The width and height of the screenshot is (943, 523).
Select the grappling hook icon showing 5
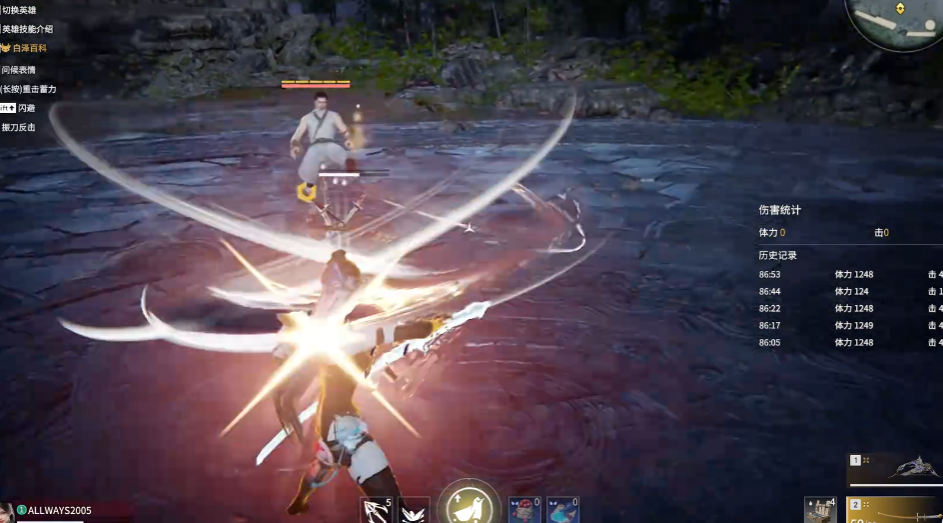[x=377, y=510]
